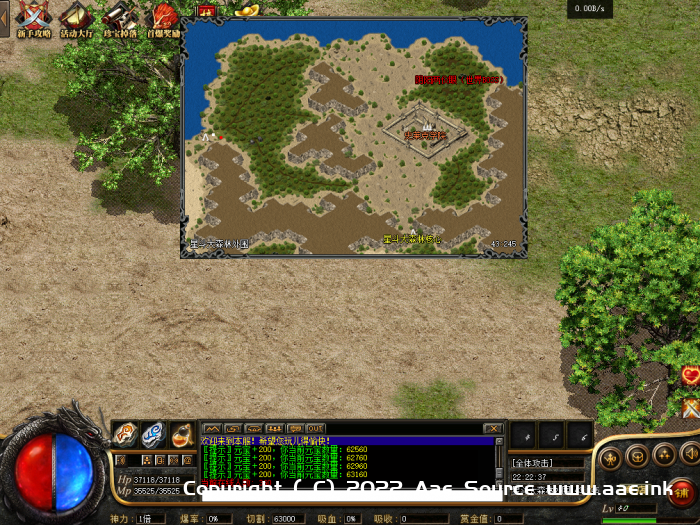The image size is (700, 525).
Task: Open the 珍宝掉落 treasure drop icon
Action: tap(119, 17)
